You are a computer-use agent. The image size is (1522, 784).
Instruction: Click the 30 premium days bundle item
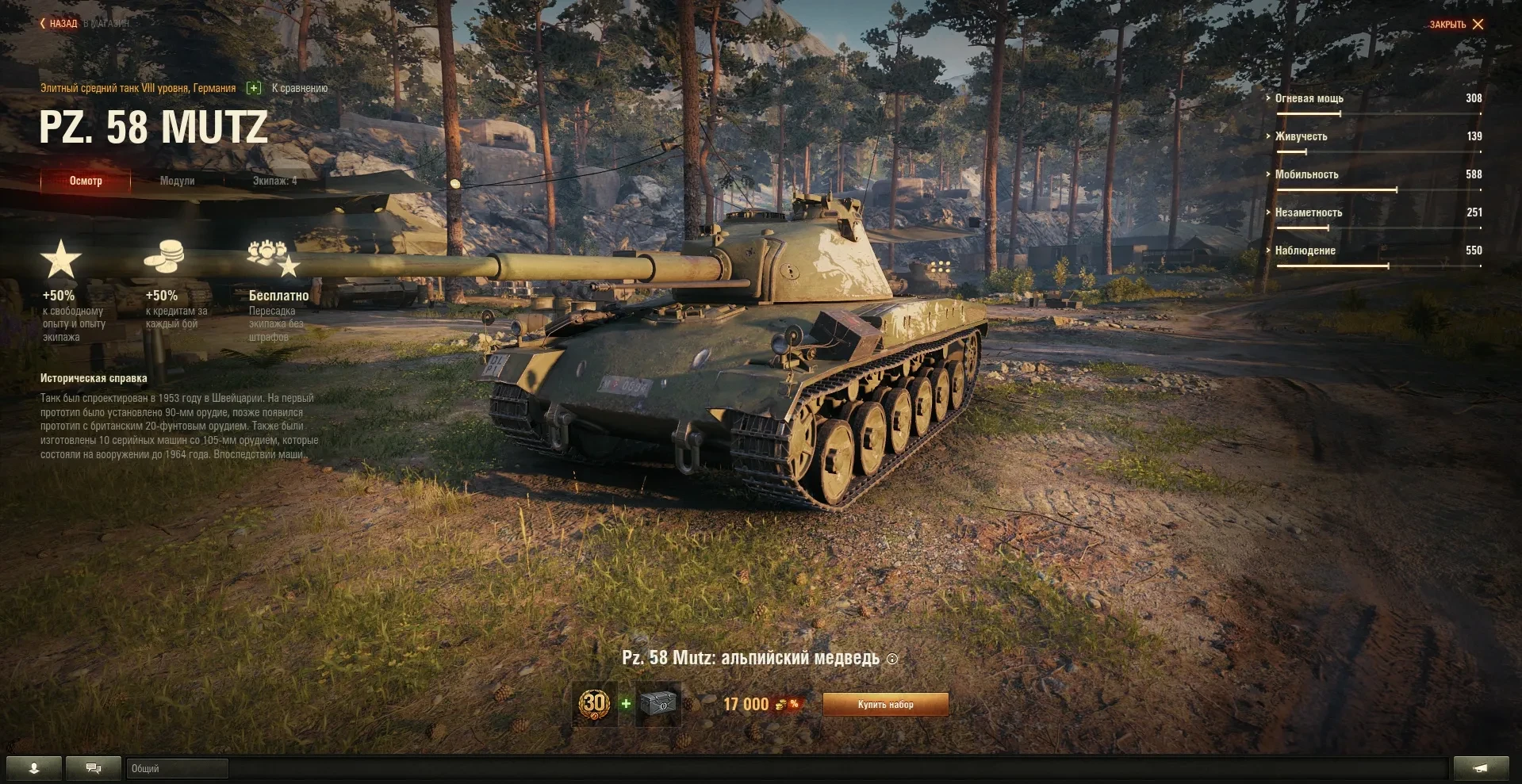coord(594,703)
